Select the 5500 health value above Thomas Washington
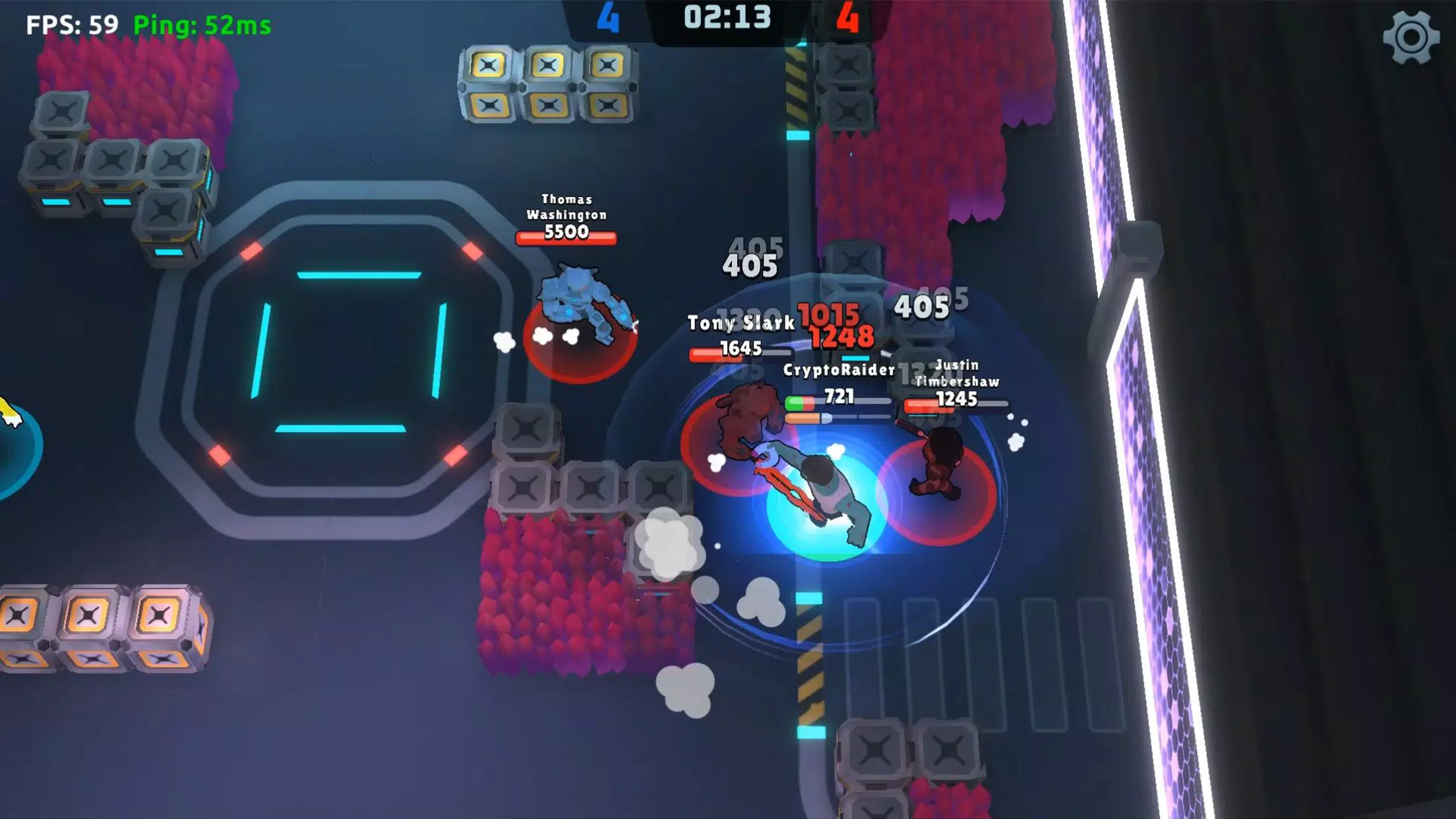 pyautogui.click(x=568, y=232)
